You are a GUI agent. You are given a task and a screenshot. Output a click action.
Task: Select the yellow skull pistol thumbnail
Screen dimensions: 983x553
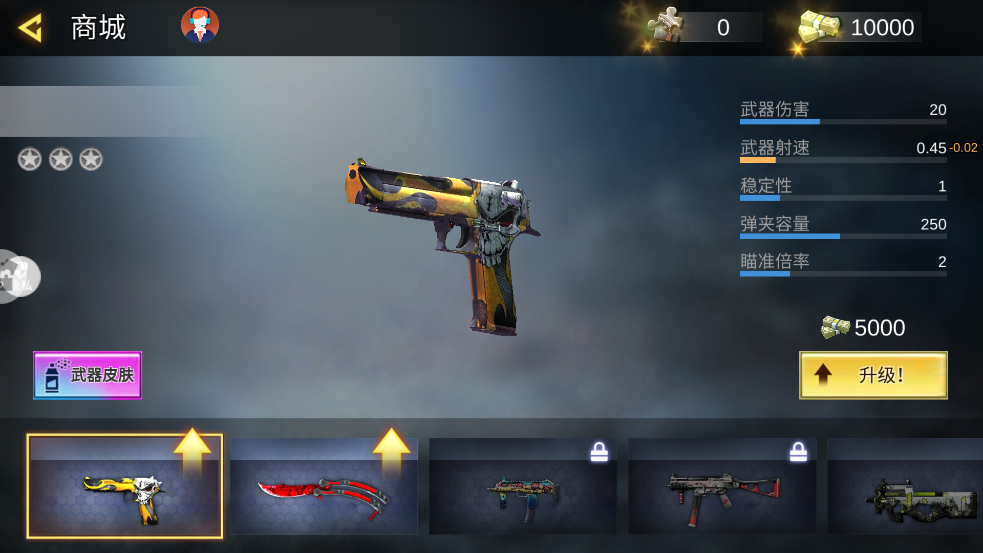coord(125,487)
